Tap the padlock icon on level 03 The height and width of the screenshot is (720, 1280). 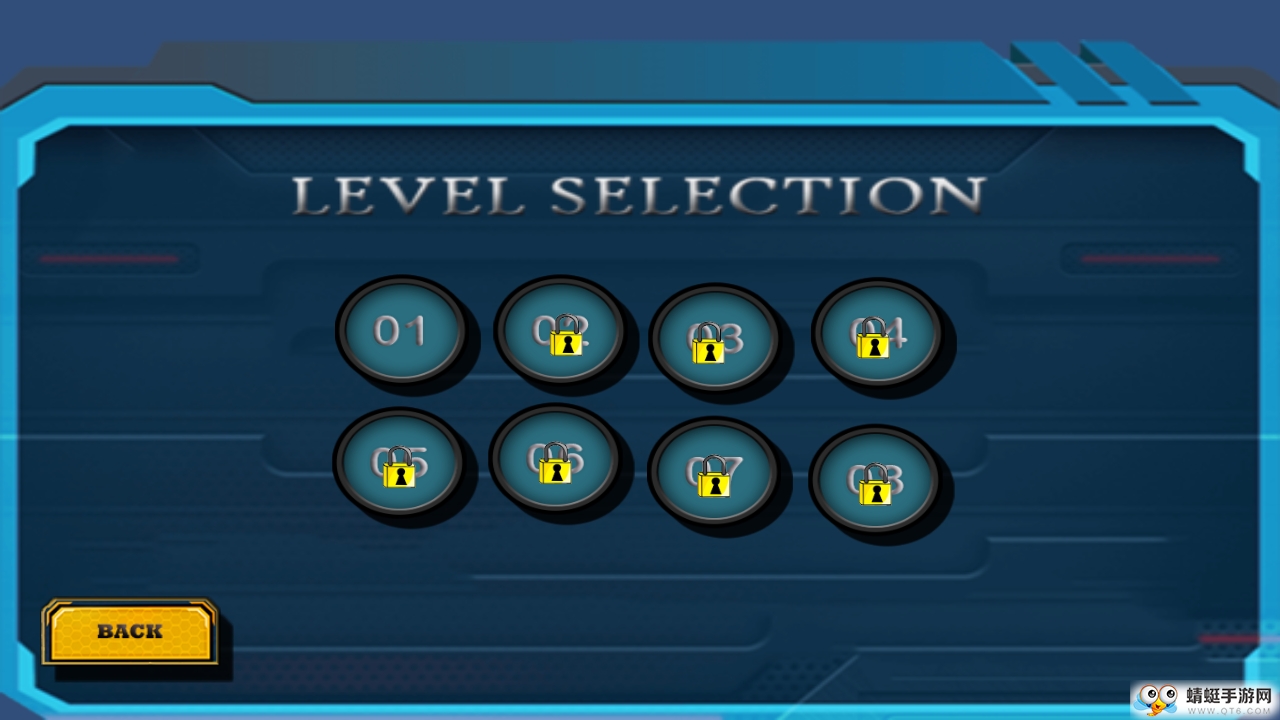tap(710, 350)
